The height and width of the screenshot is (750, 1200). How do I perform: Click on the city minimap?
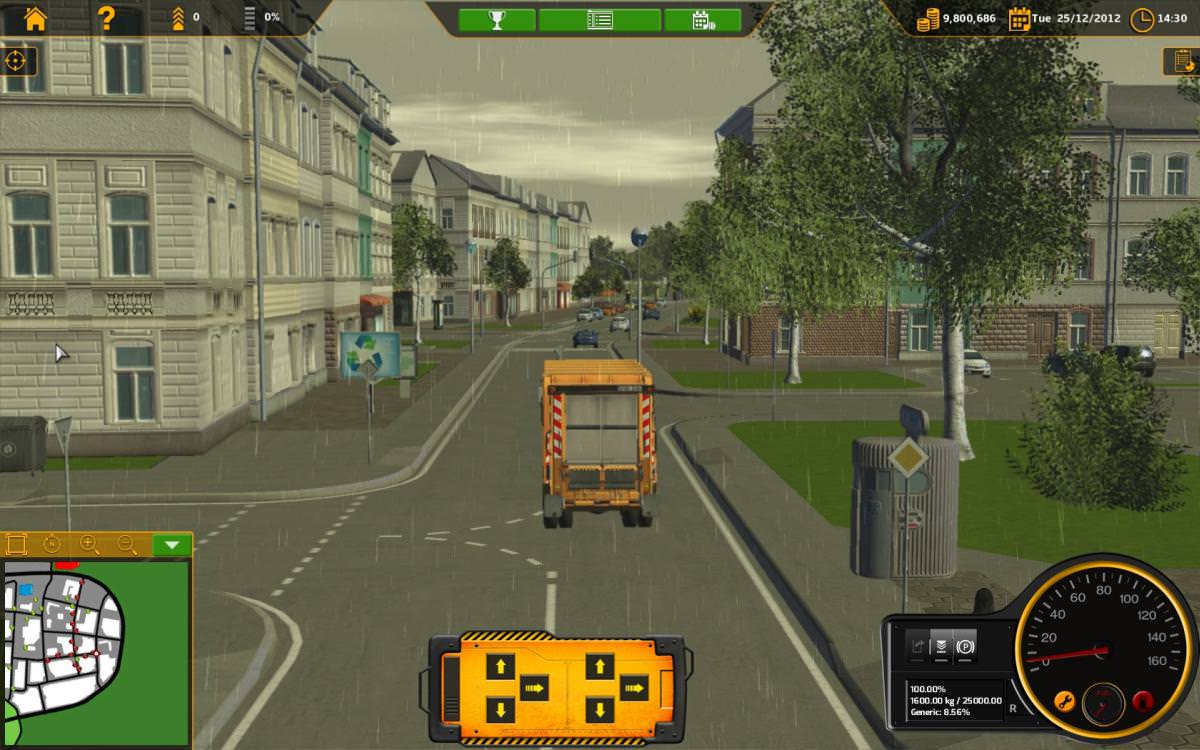click(95, 650)
